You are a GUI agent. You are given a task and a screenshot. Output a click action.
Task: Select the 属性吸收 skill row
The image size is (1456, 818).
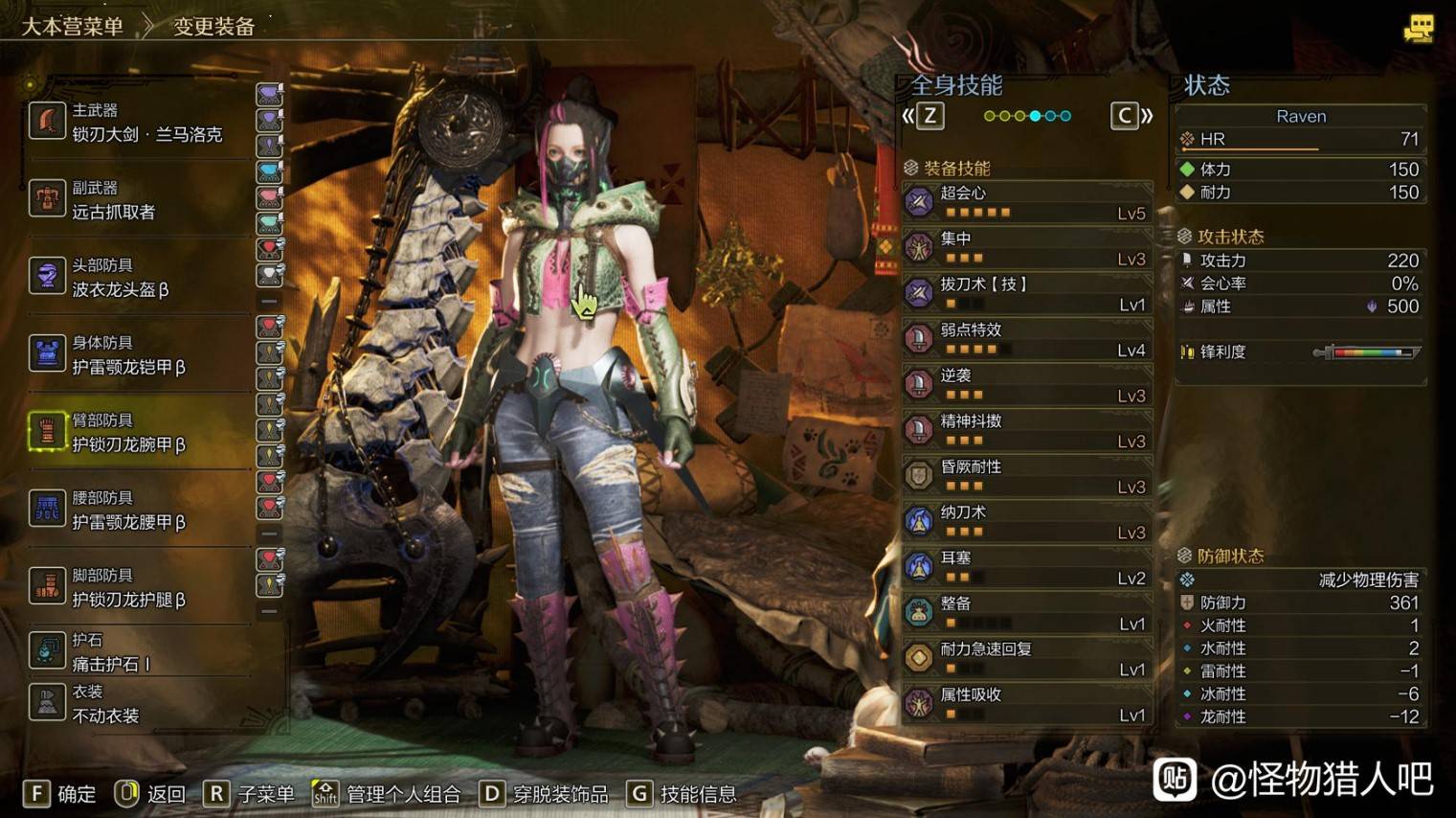coord(1026,704)
